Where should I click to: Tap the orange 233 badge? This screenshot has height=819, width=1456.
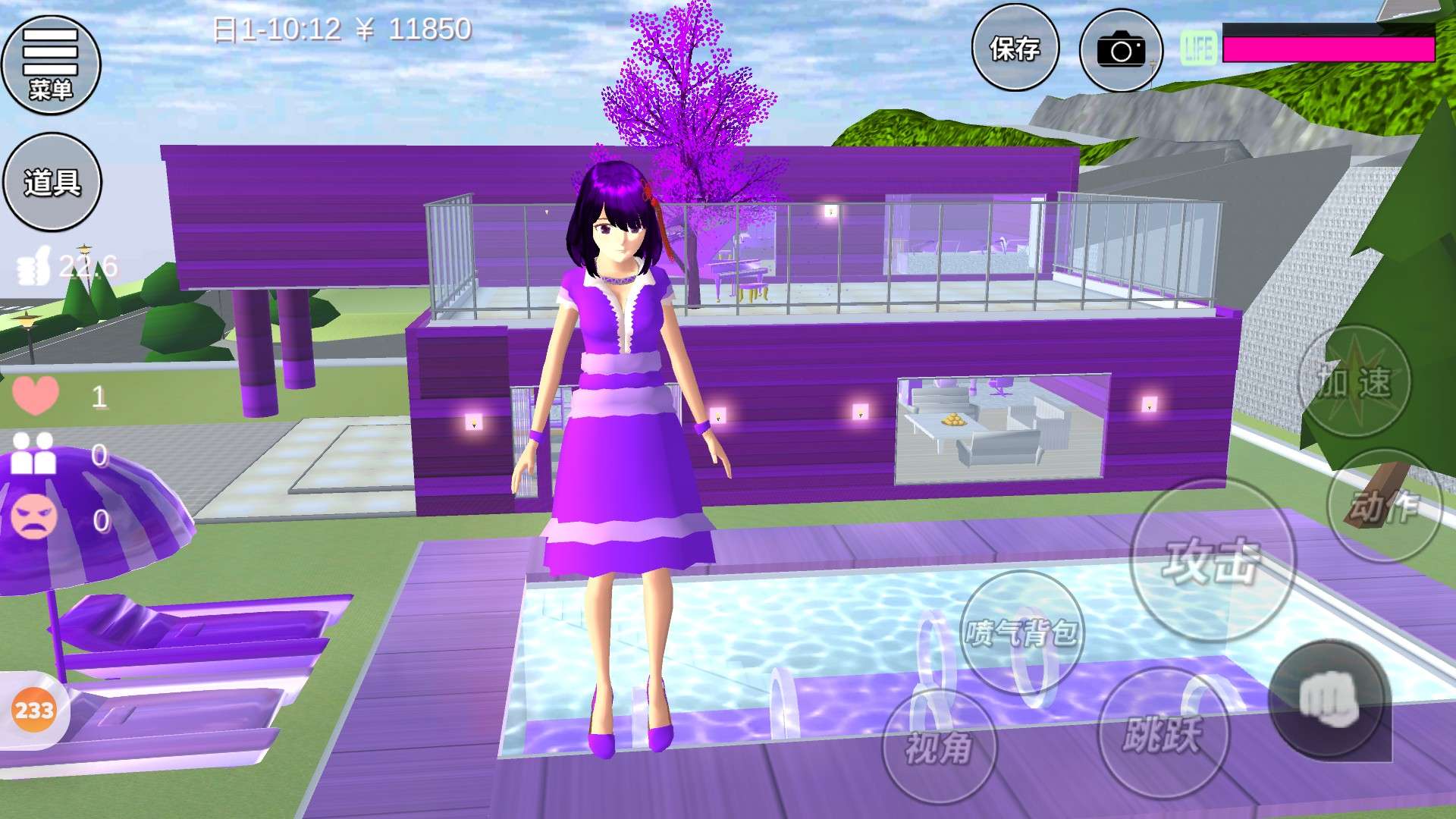click(34, 711)
